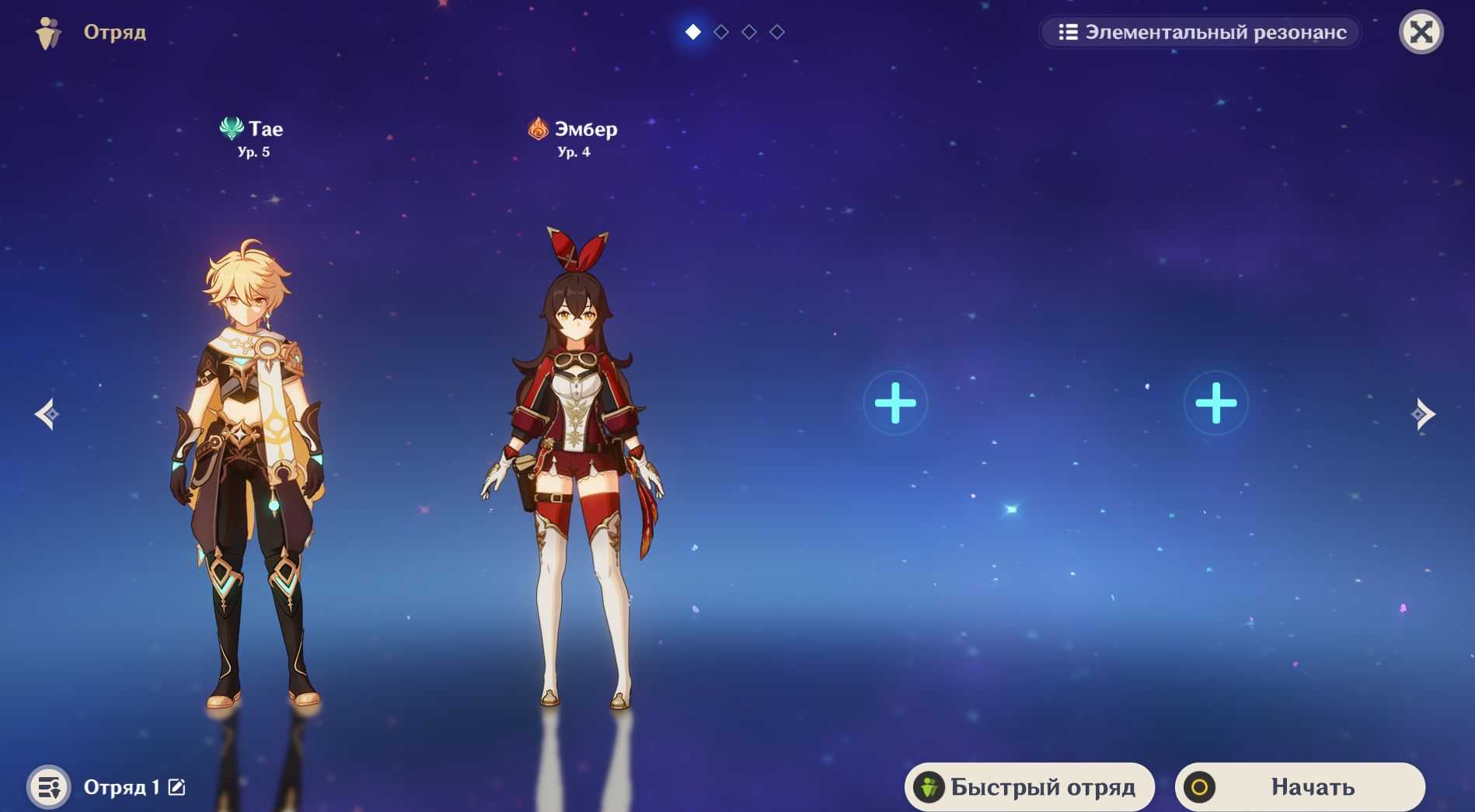Open the party list icon beside Отряд 1
Image resolution: width=1475 pixels, height=812 pixels.
[x=49, y=787]
